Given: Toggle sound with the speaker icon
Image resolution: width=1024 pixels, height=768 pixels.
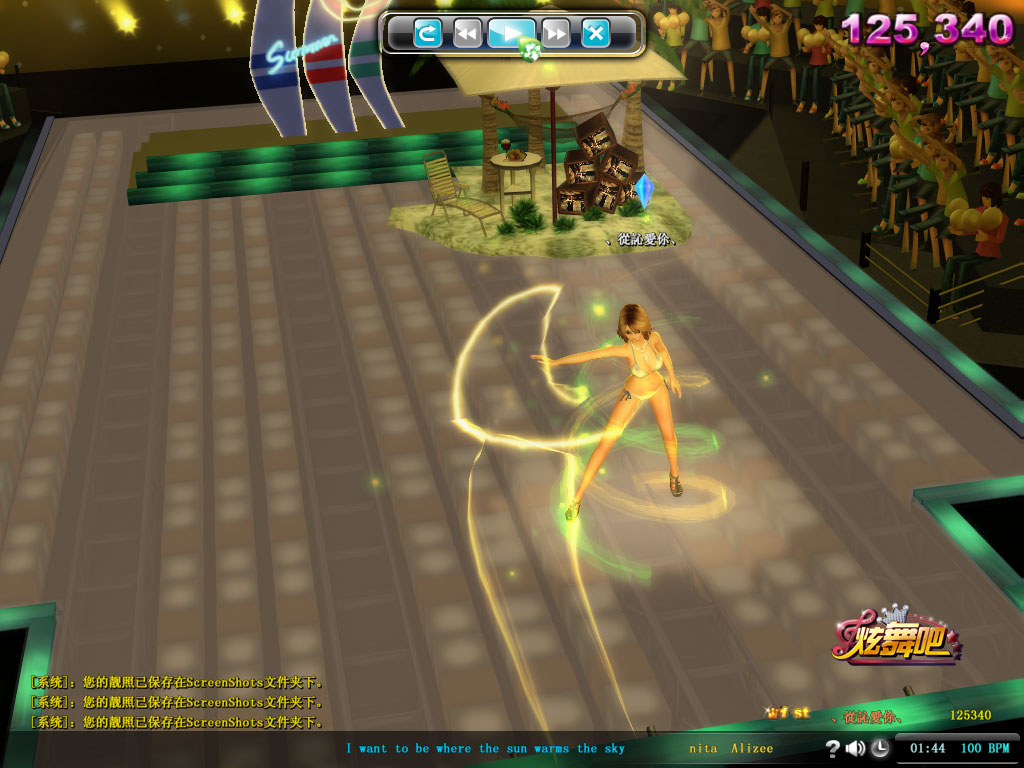Looking at the screenshot, I should point(855,748).
